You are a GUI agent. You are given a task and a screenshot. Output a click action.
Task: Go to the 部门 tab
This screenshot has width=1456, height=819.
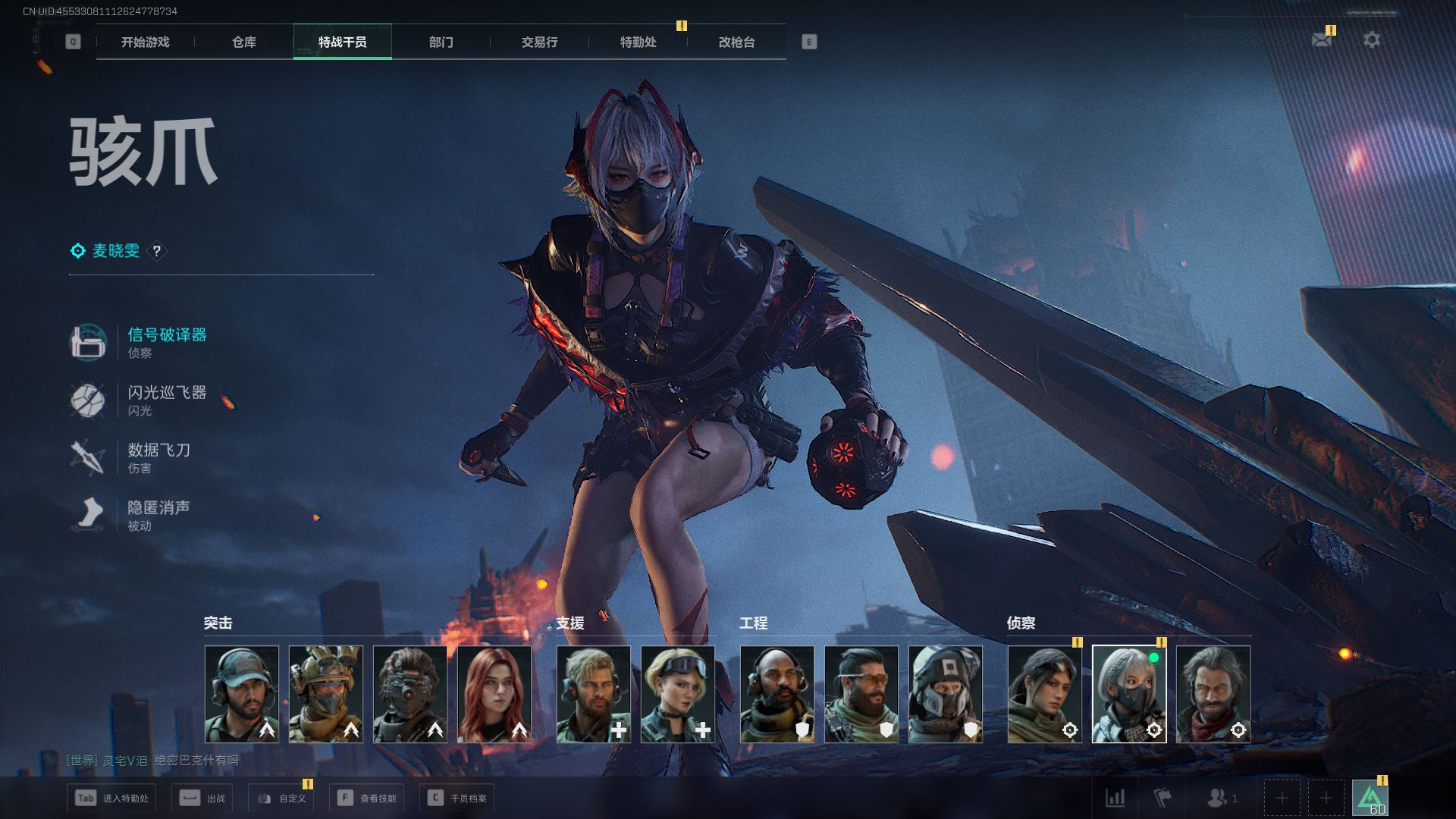[441, 42]
